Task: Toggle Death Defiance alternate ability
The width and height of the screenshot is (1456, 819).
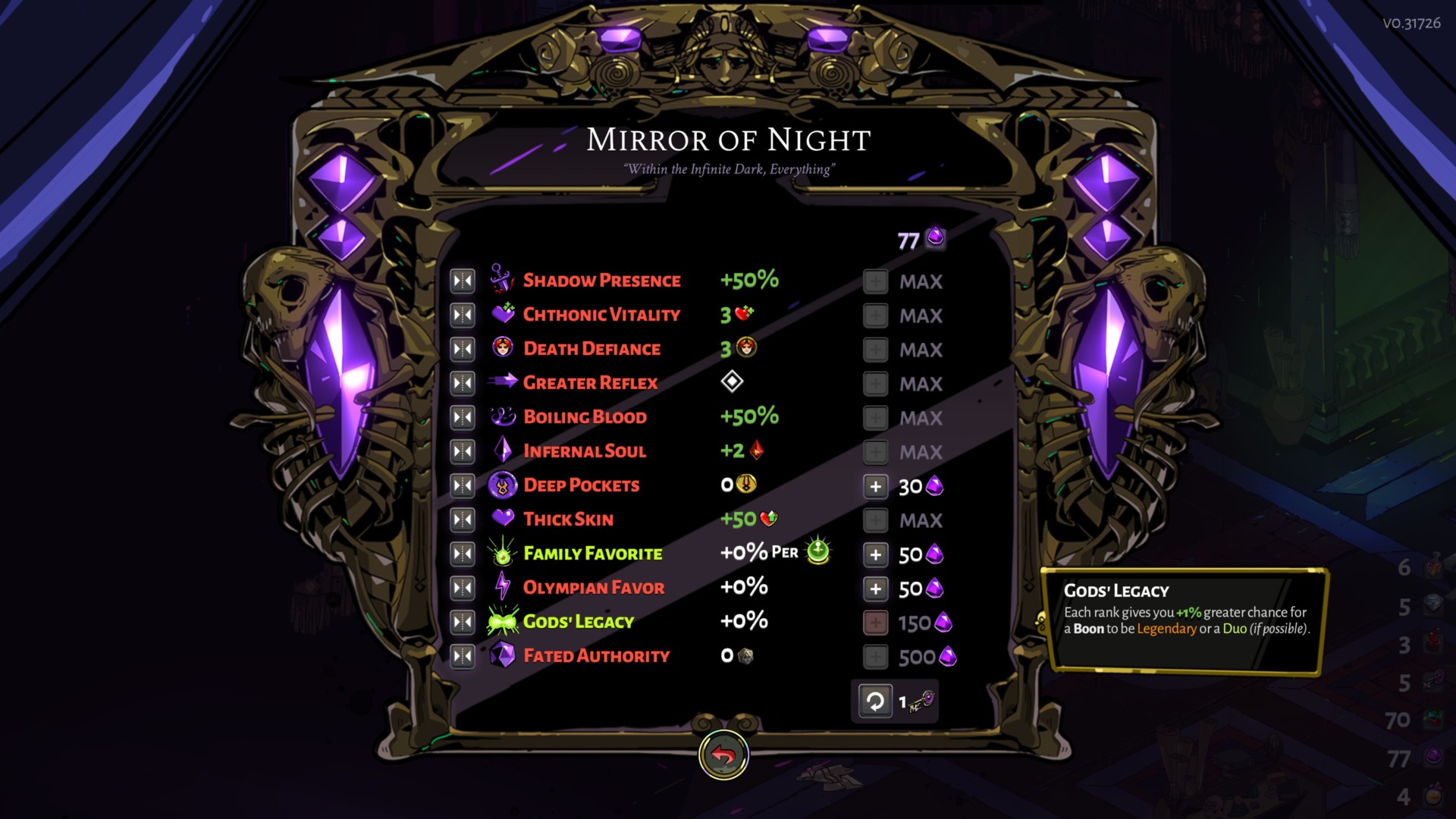Action: tap(462, 348)
